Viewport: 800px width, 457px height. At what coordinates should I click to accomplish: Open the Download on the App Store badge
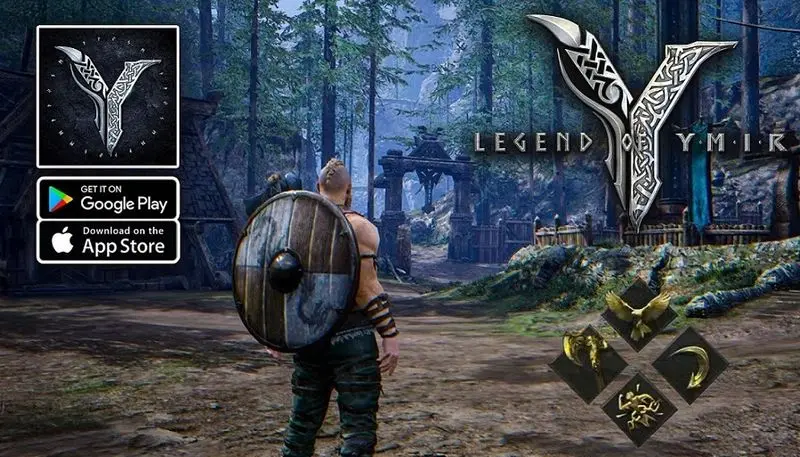tap(108, 242)
